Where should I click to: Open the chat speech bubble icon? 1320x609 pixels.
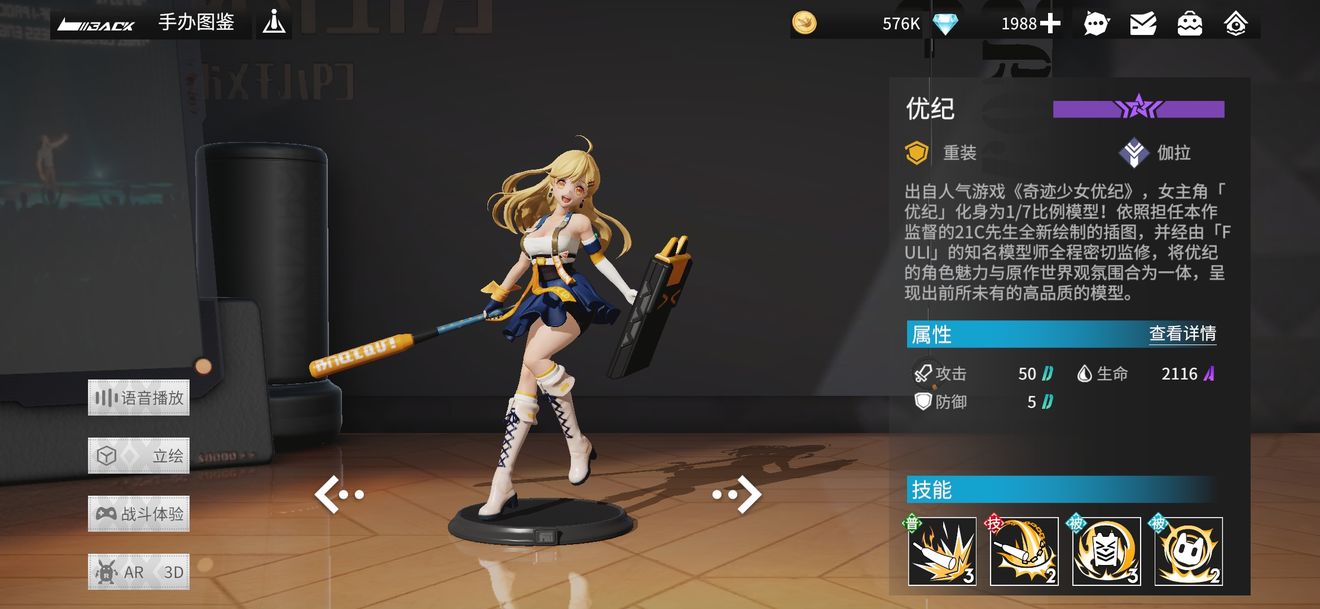click(1096, 24)
